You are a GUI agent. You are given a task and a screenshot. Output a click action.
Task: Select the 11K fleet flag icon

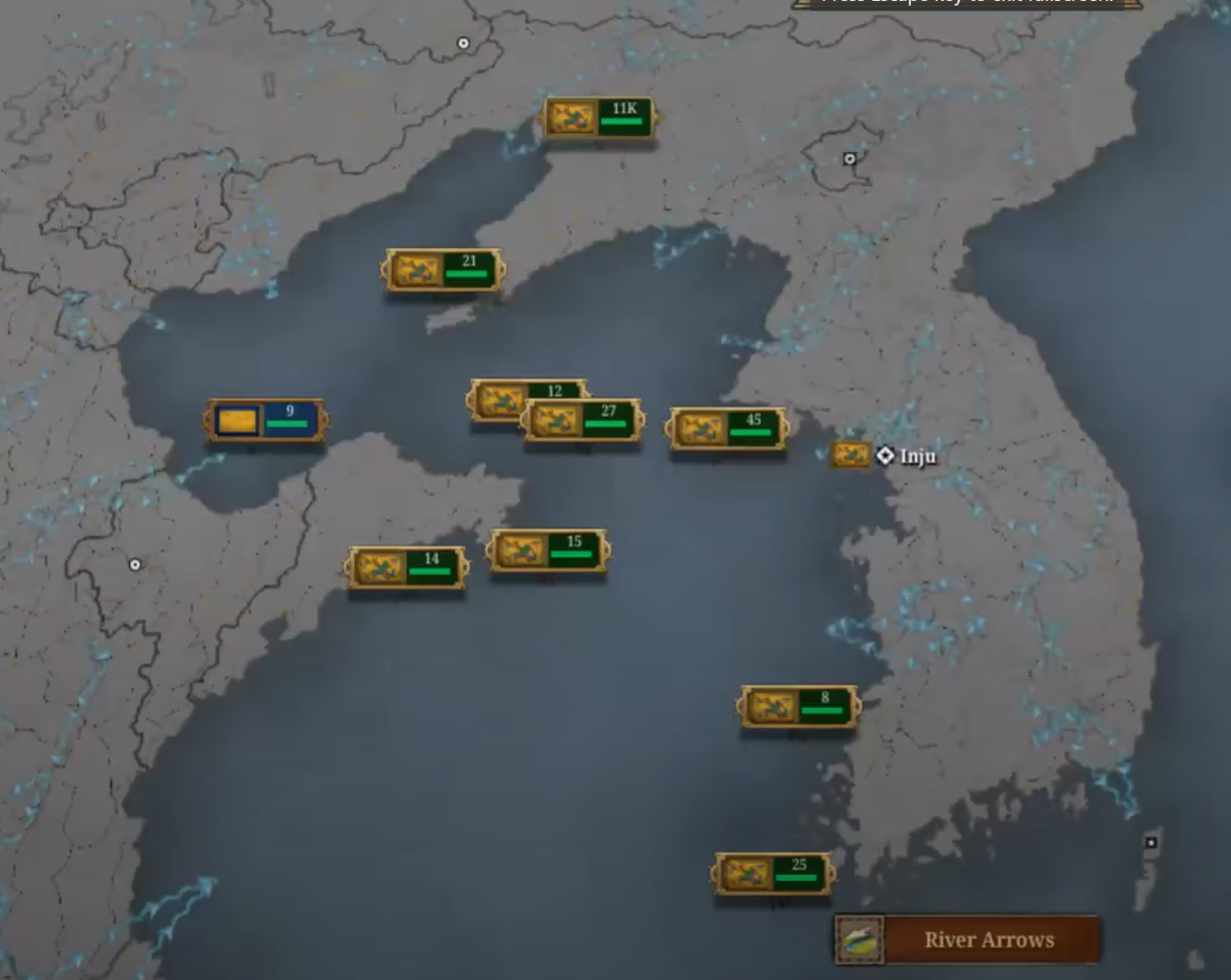(x=572, y=118)
